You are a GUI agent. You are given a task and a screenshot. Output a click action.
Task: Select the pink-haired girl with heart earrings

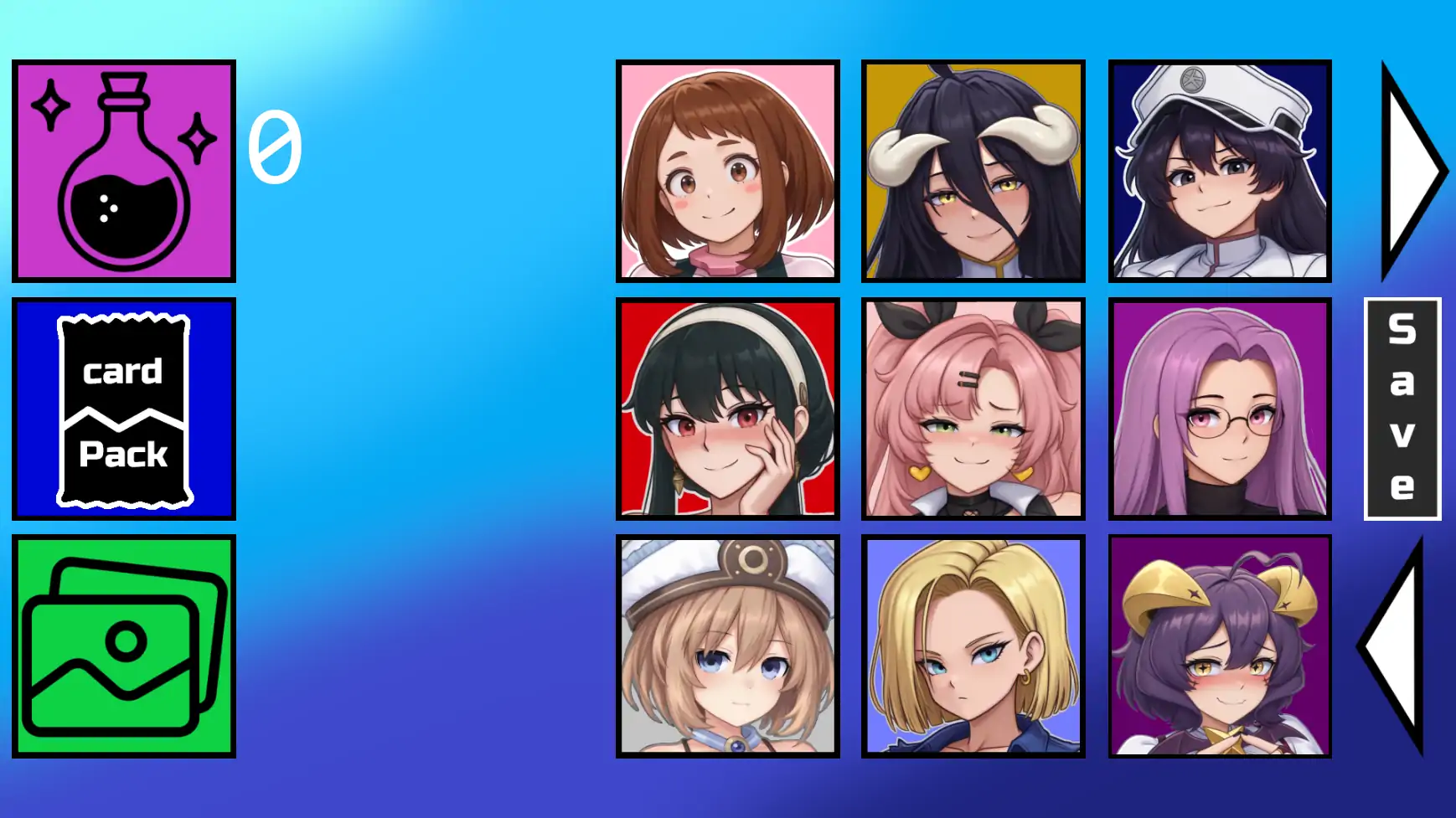click(x=973, y=409)
